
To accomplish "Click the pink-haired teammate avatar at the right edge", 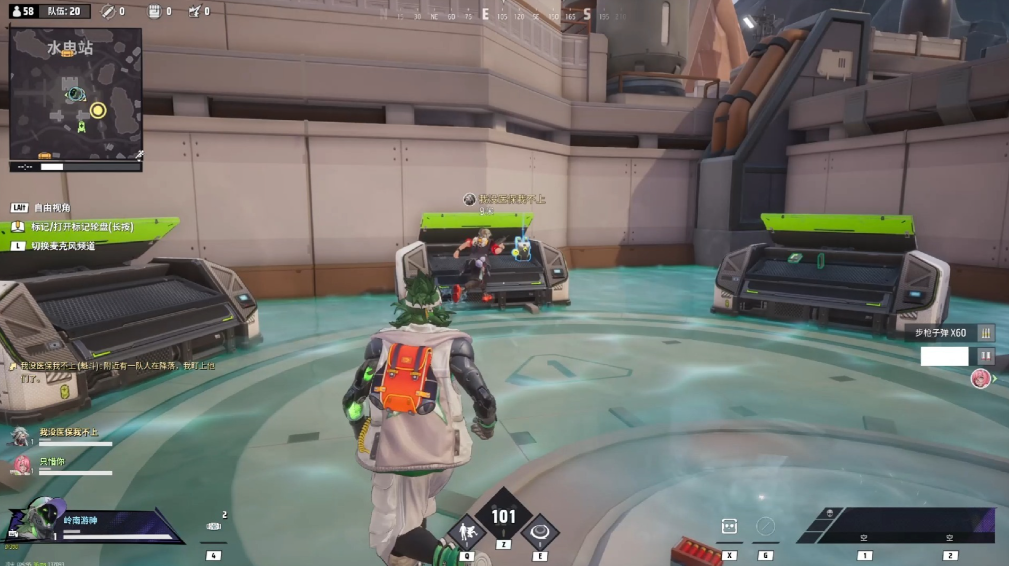I will tap(981, 378).
